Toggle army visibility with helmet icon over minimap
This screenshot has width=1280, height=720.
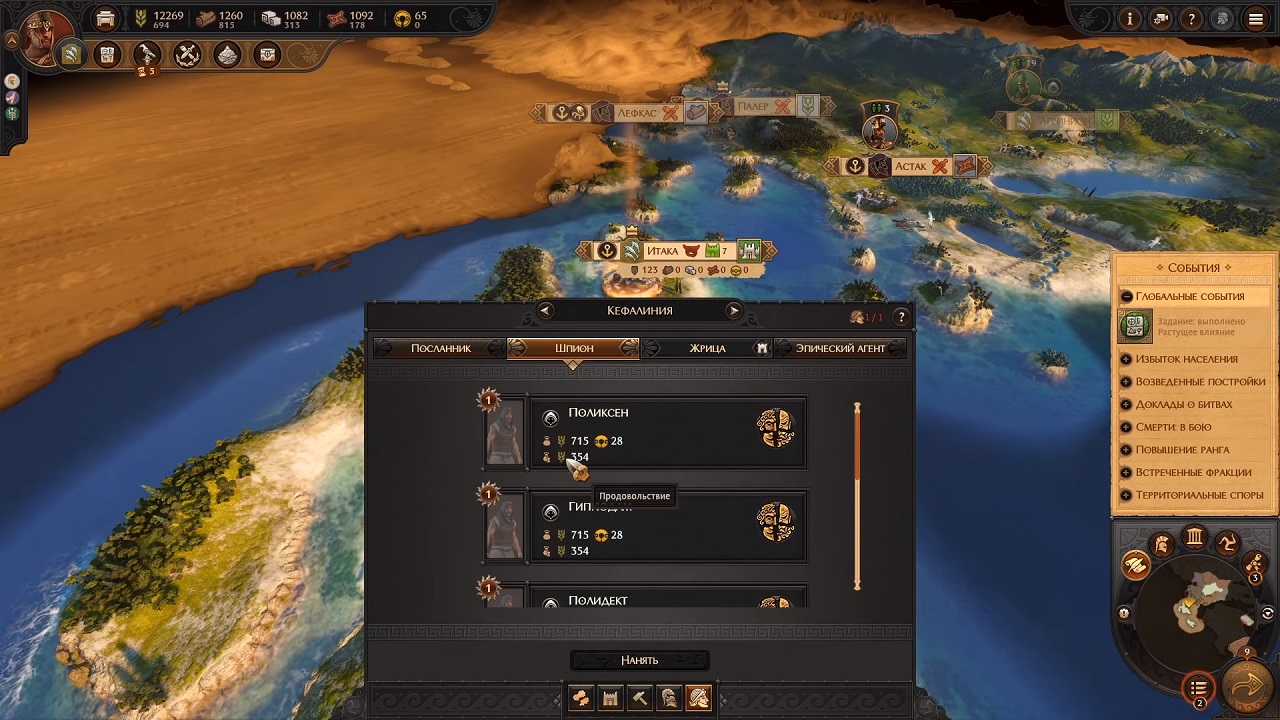(x=1161, y=545)
